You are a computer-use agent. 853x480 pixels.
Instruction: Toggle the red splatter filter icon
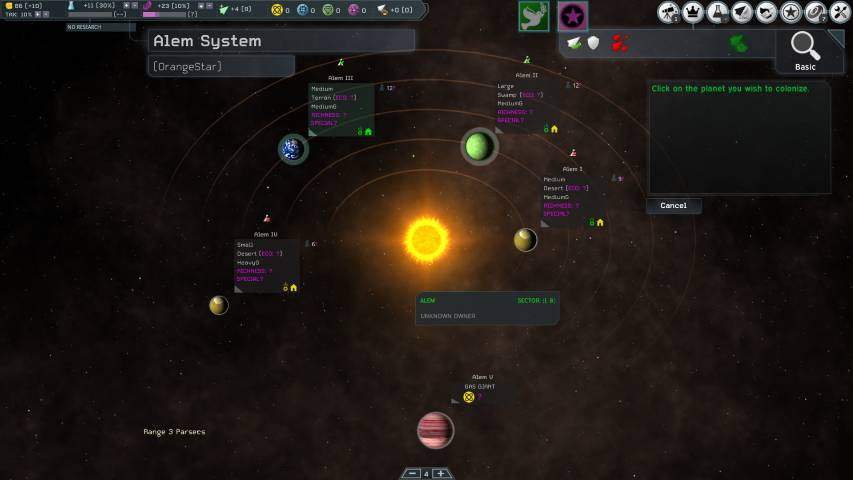click(x=620, y=43)
